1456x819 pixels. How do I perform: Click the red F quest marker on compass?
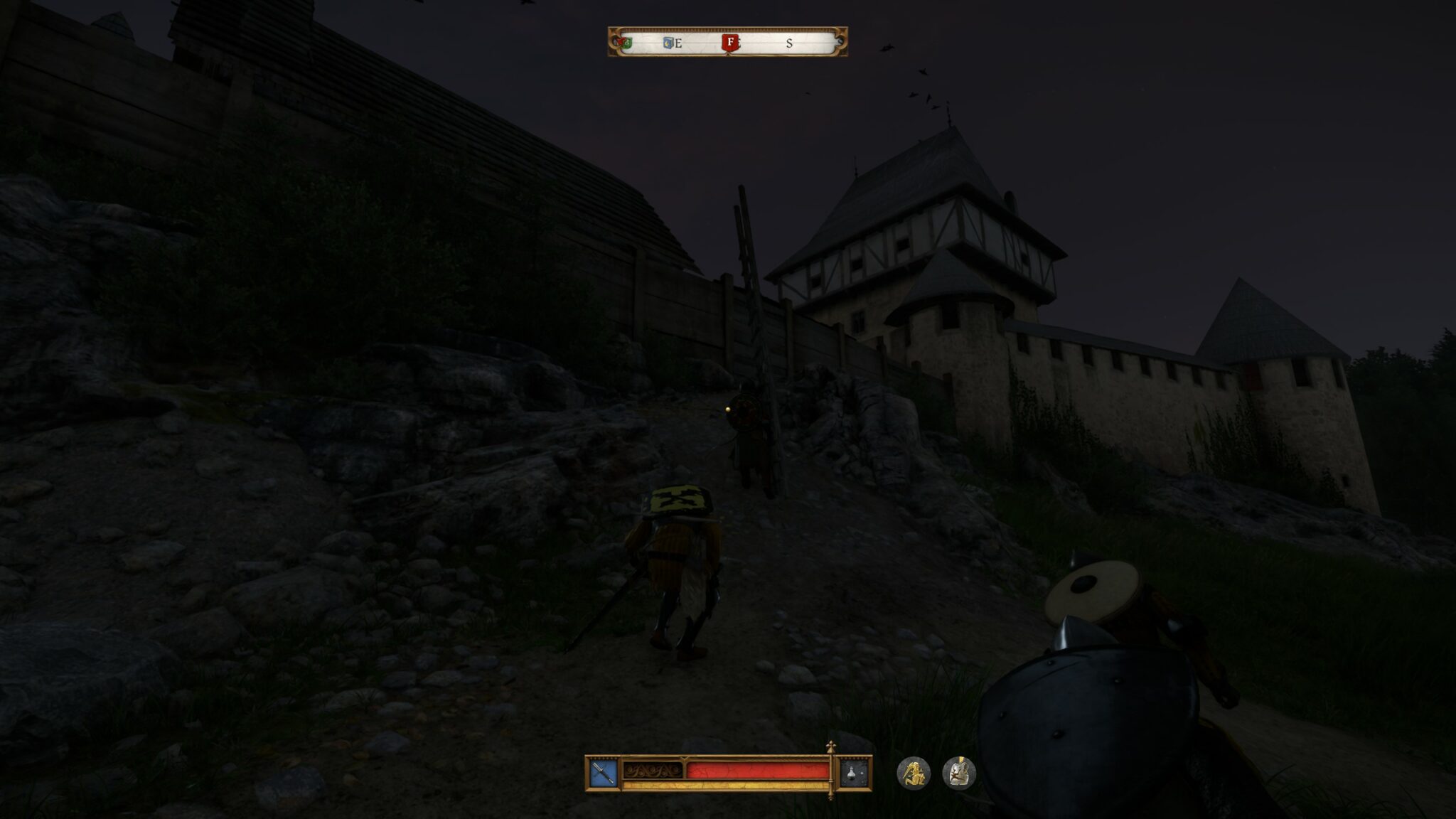click(729, 42)
